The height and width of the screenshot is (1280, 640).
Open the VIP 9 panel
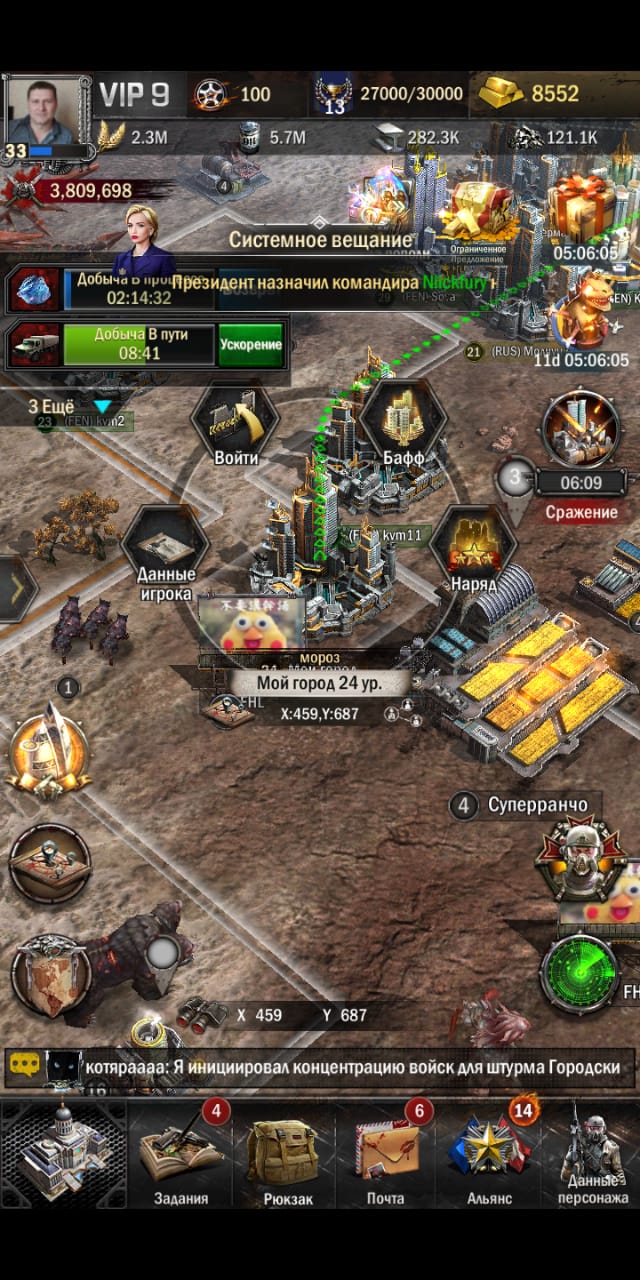click(x=134, y=95)
